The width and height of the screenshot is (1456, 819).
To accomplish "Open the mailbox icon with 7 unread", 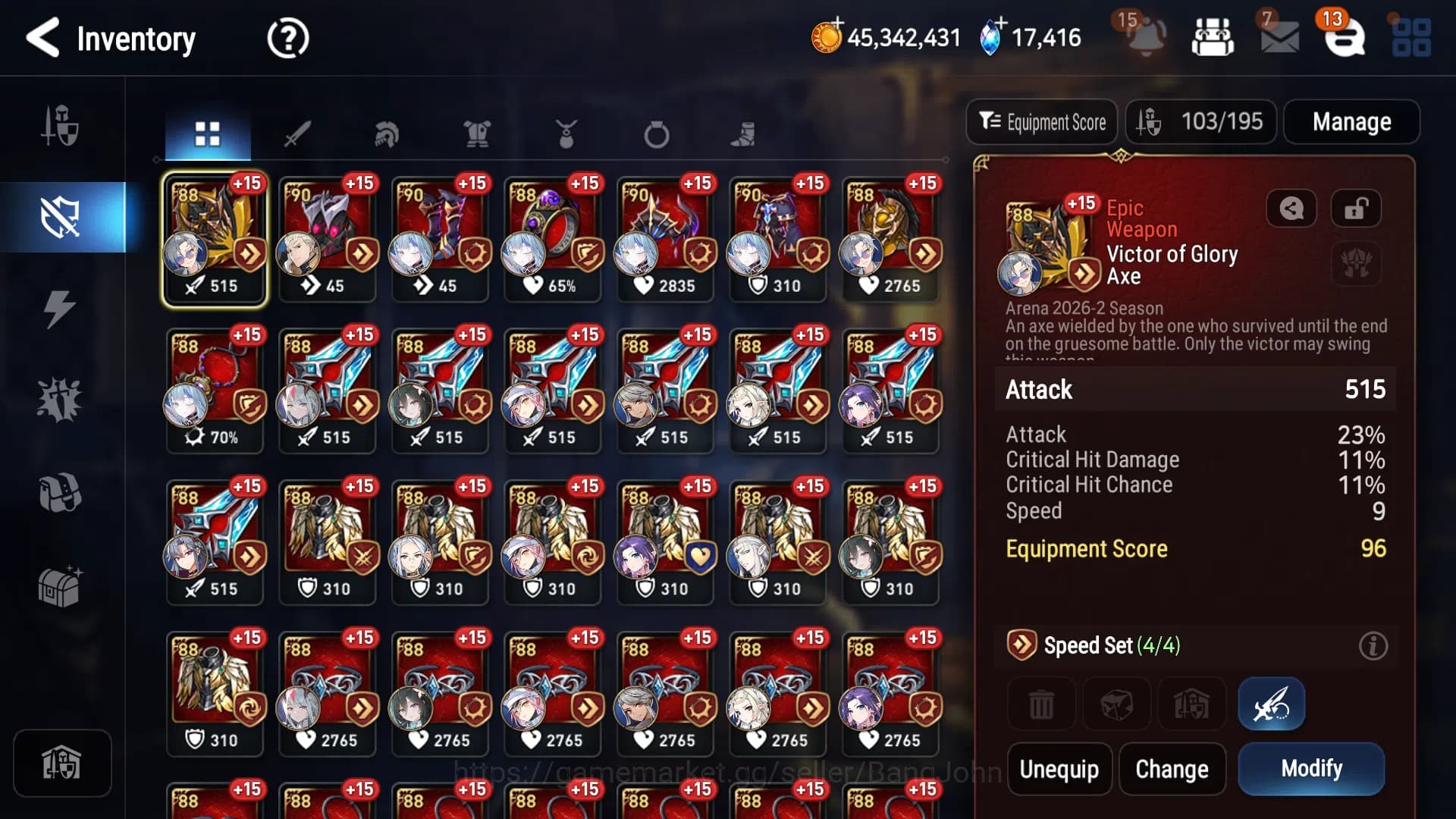I will tap(1280, 38).
